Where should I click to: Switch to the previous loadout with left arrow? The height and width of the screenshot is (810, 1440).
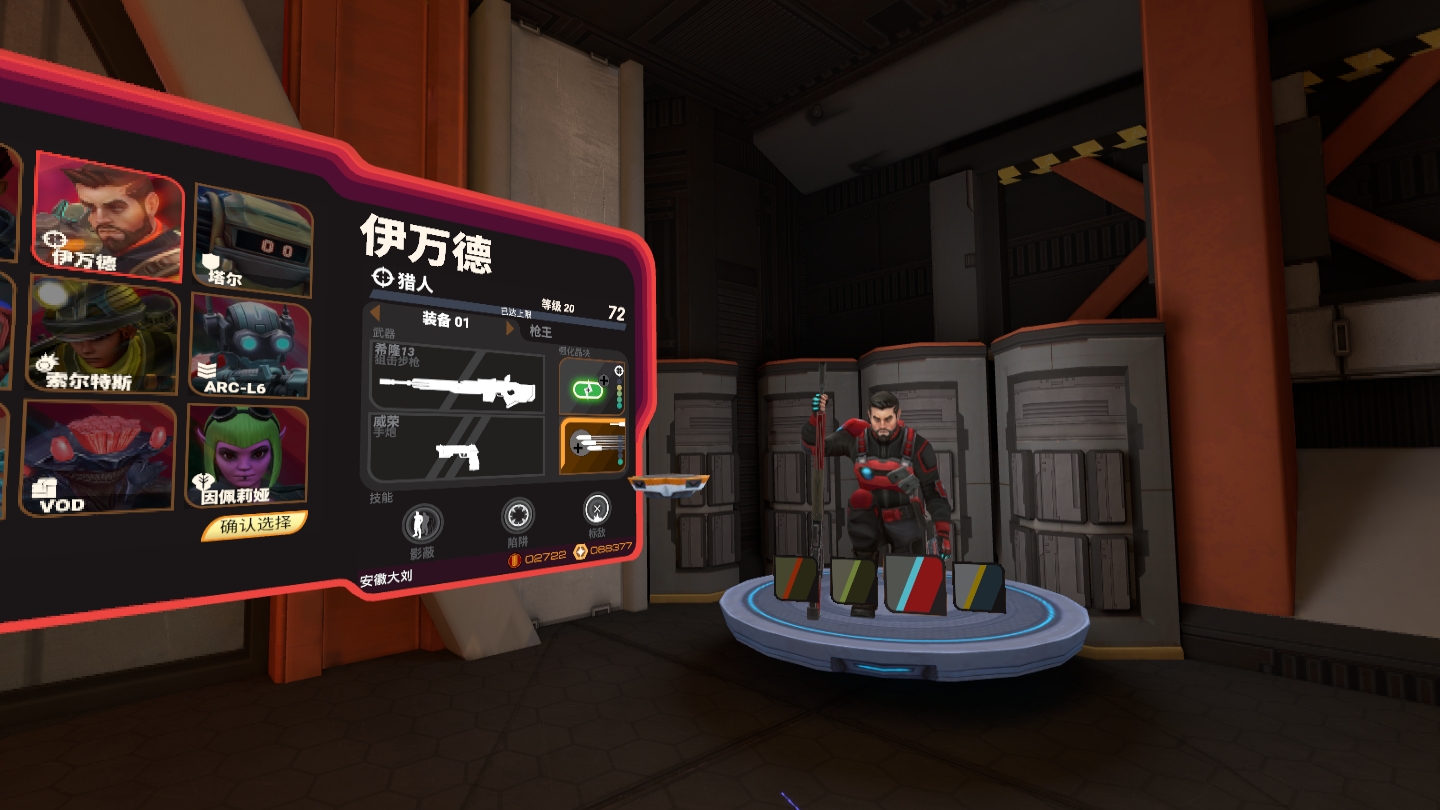click(376, 315)
